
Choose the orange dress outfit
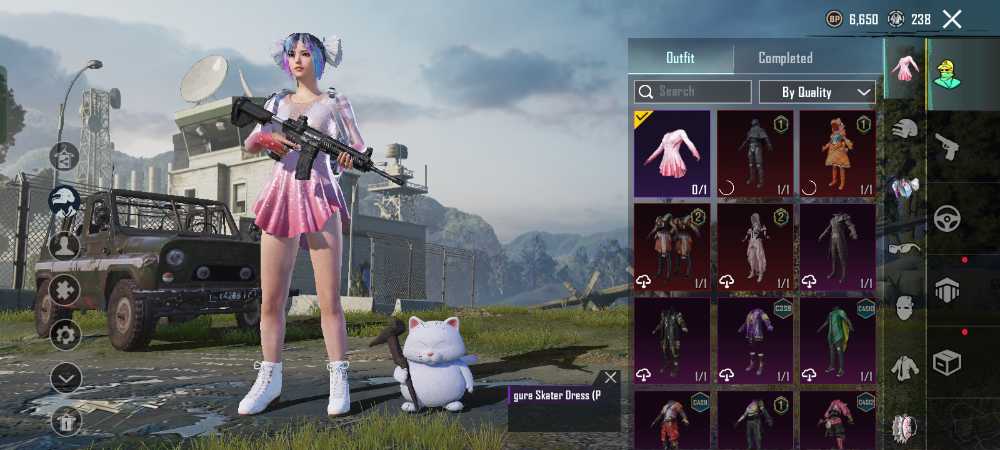837,153
